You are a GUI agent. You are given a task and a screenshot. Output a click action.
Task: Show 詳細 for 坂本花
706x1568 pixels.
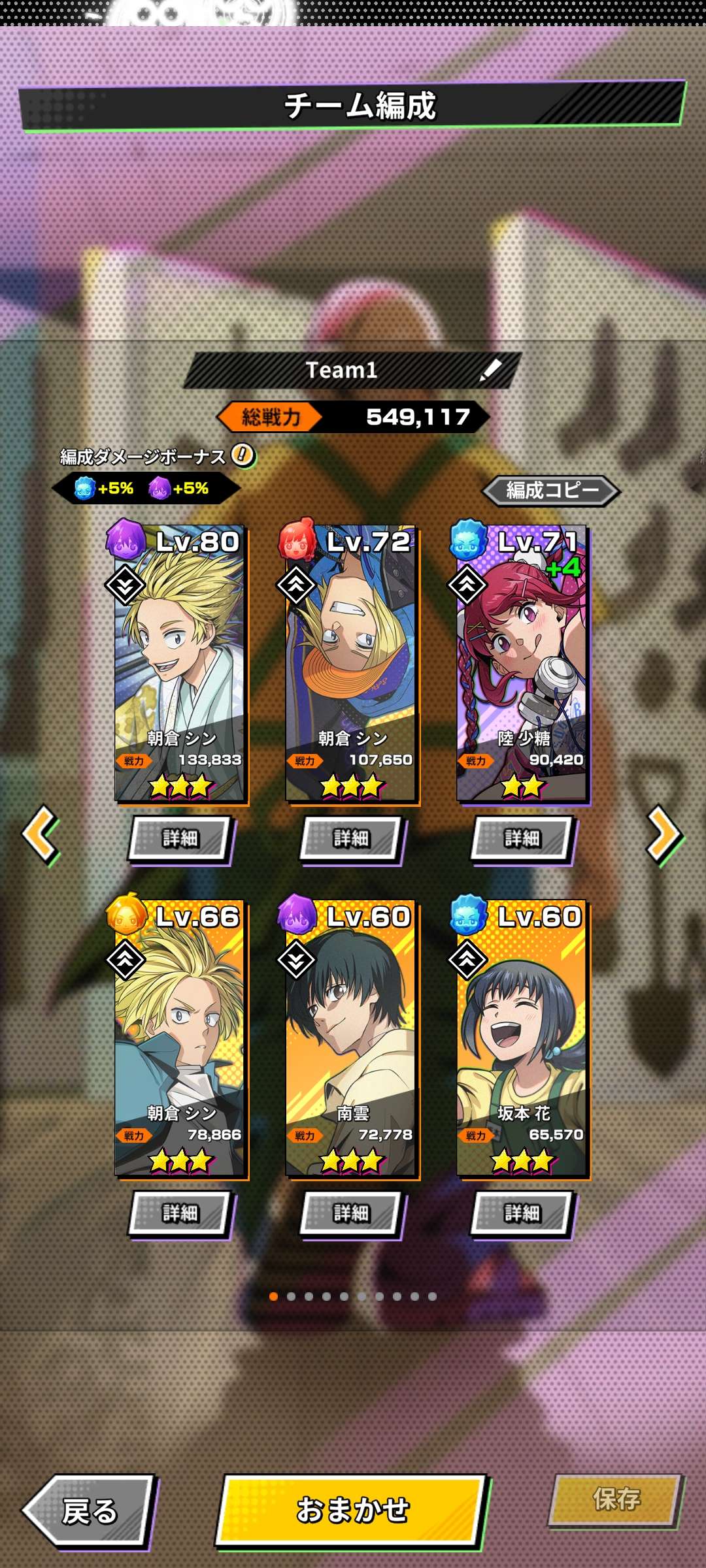(x=522, y=1213)
